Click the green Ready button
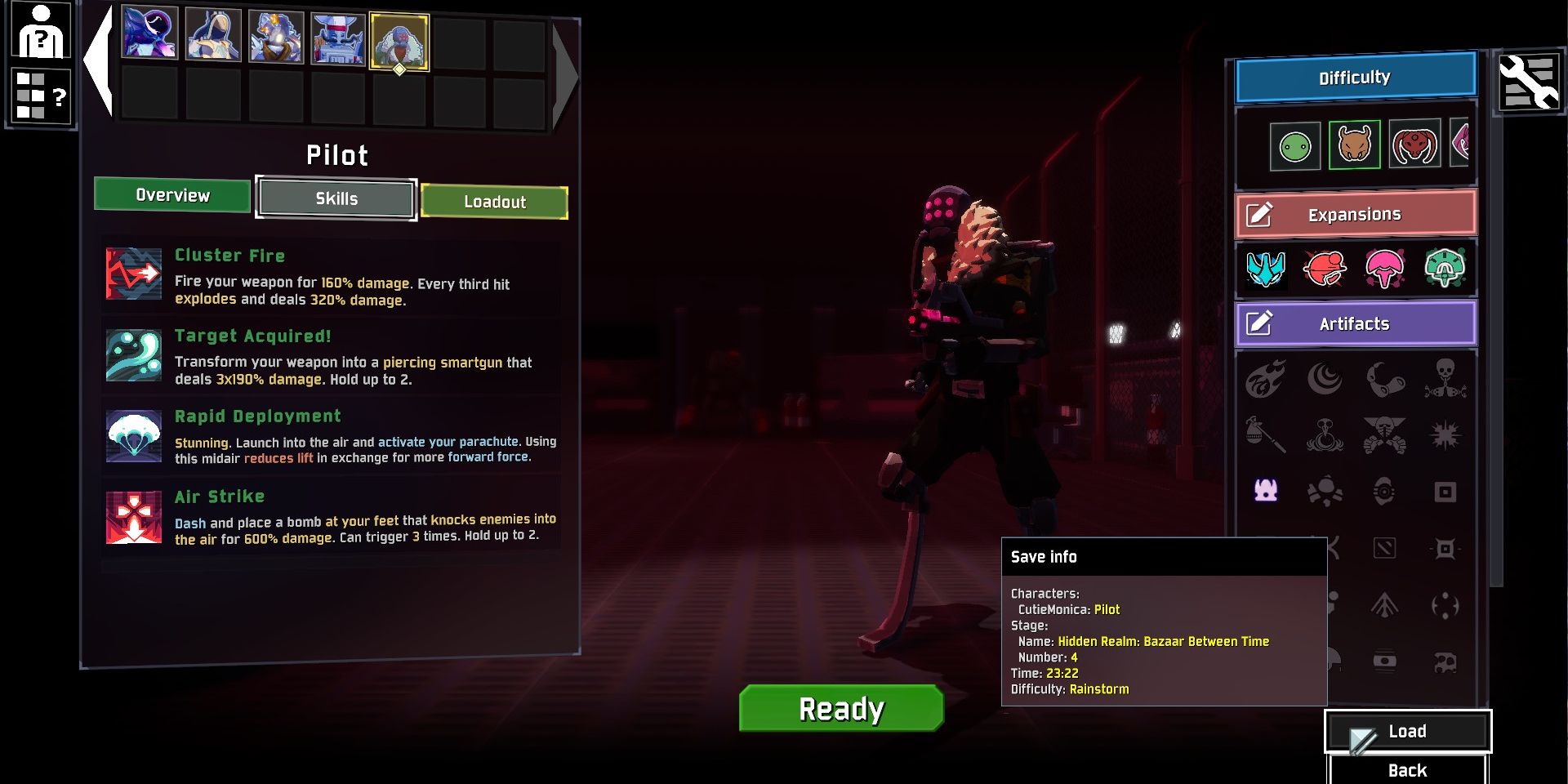 (841, 708)
